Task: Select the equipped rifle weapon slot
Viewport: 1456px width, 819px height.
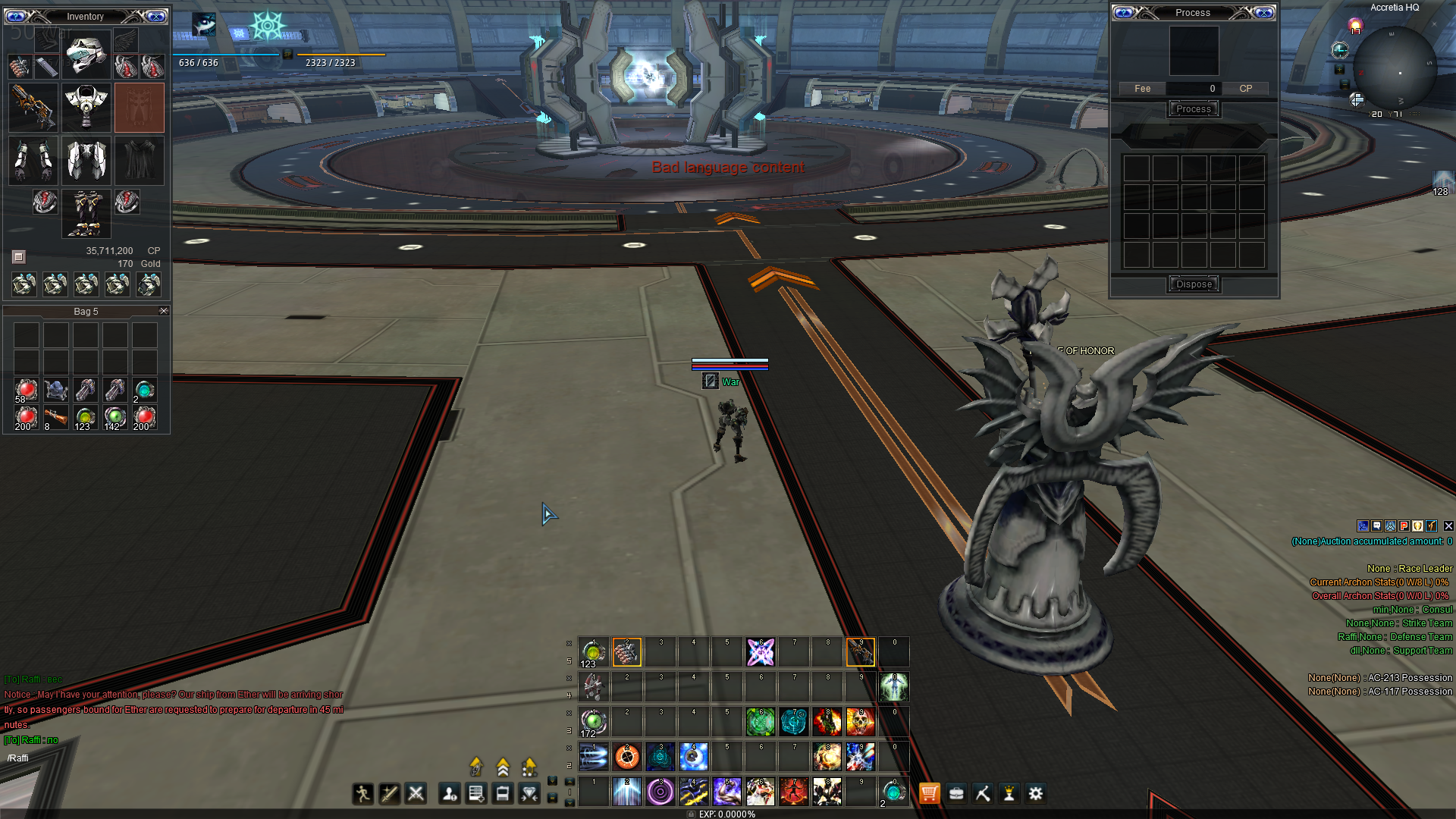Action: pos(33,107)
